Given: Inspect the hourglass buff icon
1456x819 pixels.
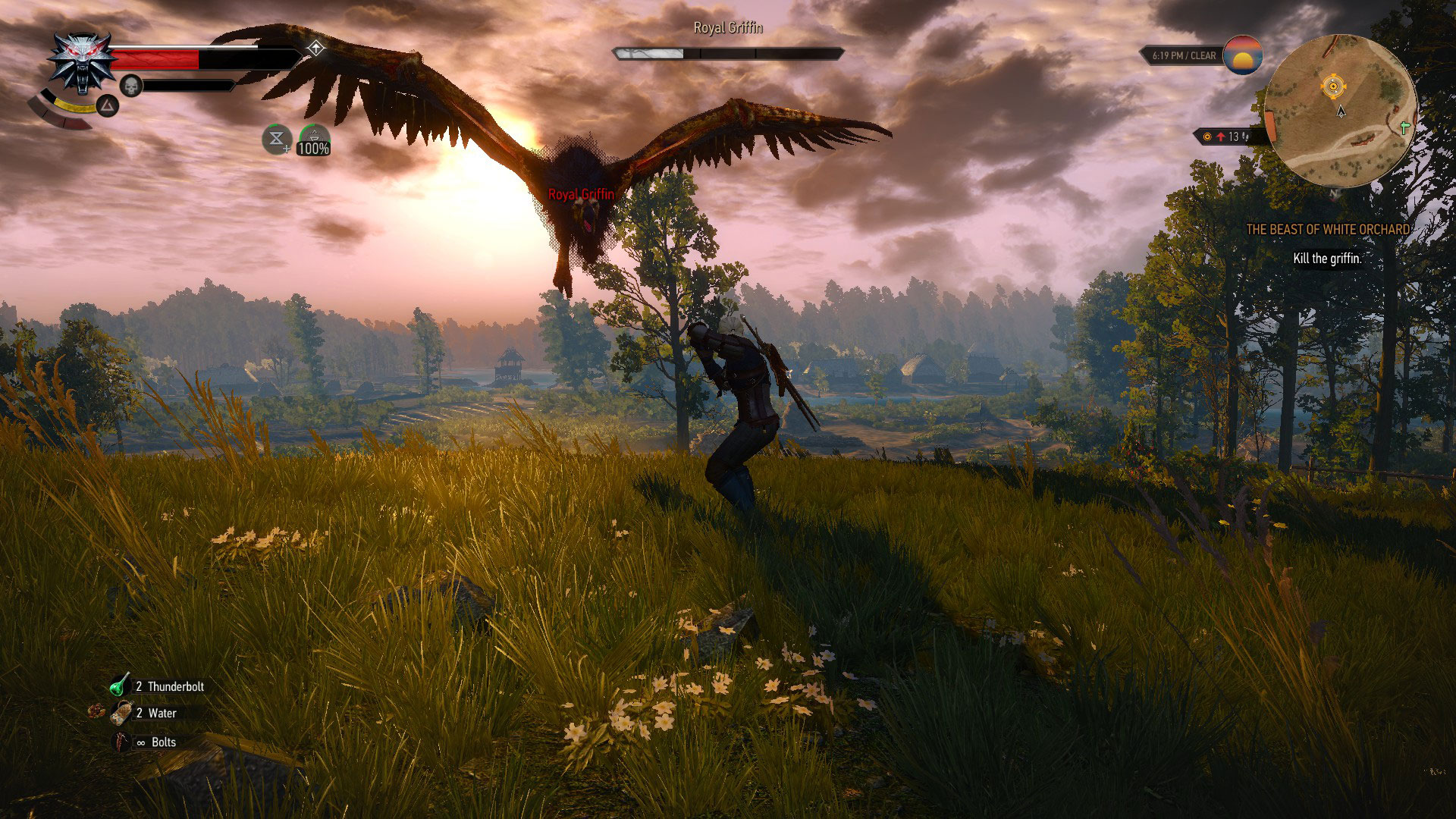Looking at the screenshot, I should click(277, 140).
